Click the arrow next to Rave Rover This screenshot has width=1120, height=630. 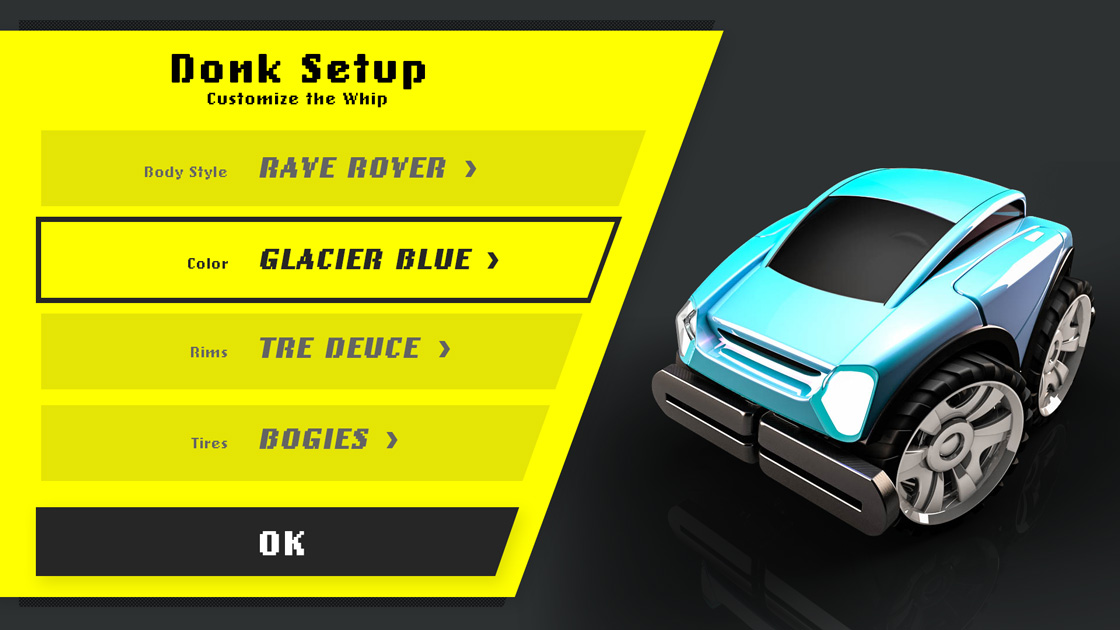(x=471, y=169)
